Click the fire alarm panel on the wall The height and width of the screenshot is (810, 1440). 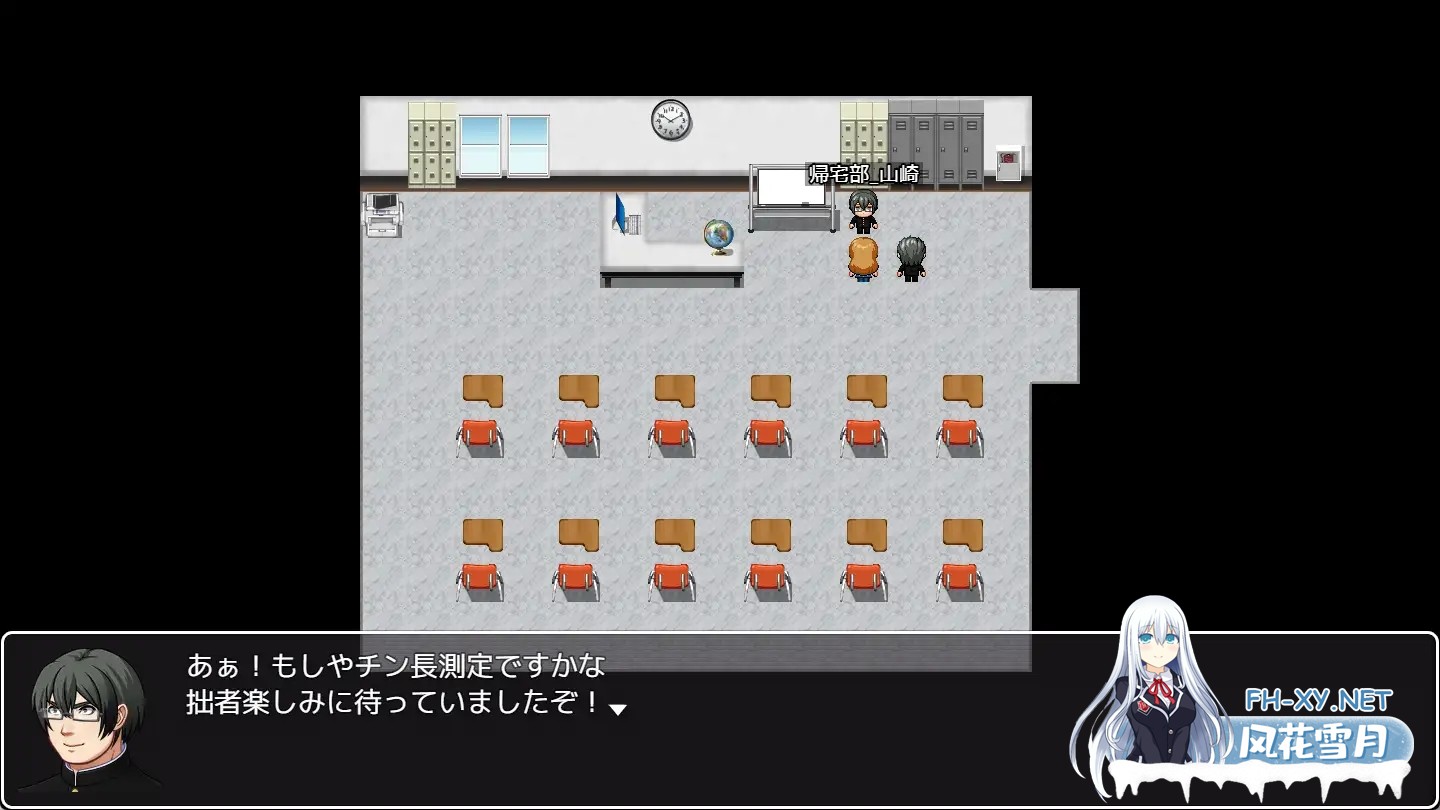pyautogui.click(x=1010, y=162)
